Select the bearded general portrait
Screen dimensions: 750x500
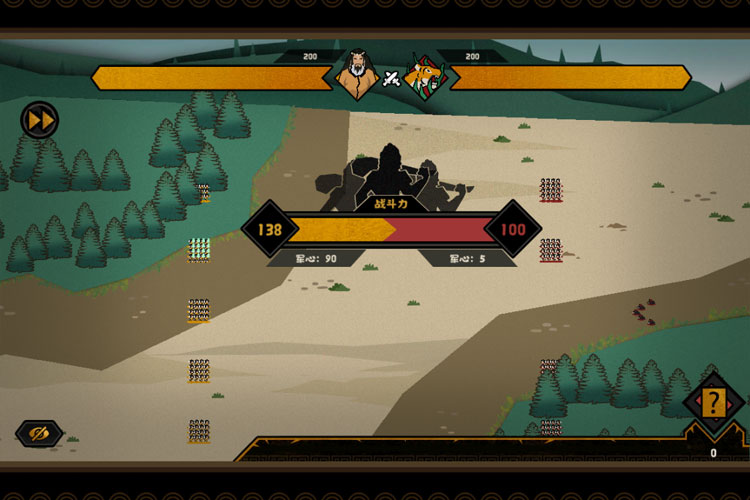click(357, 75)
